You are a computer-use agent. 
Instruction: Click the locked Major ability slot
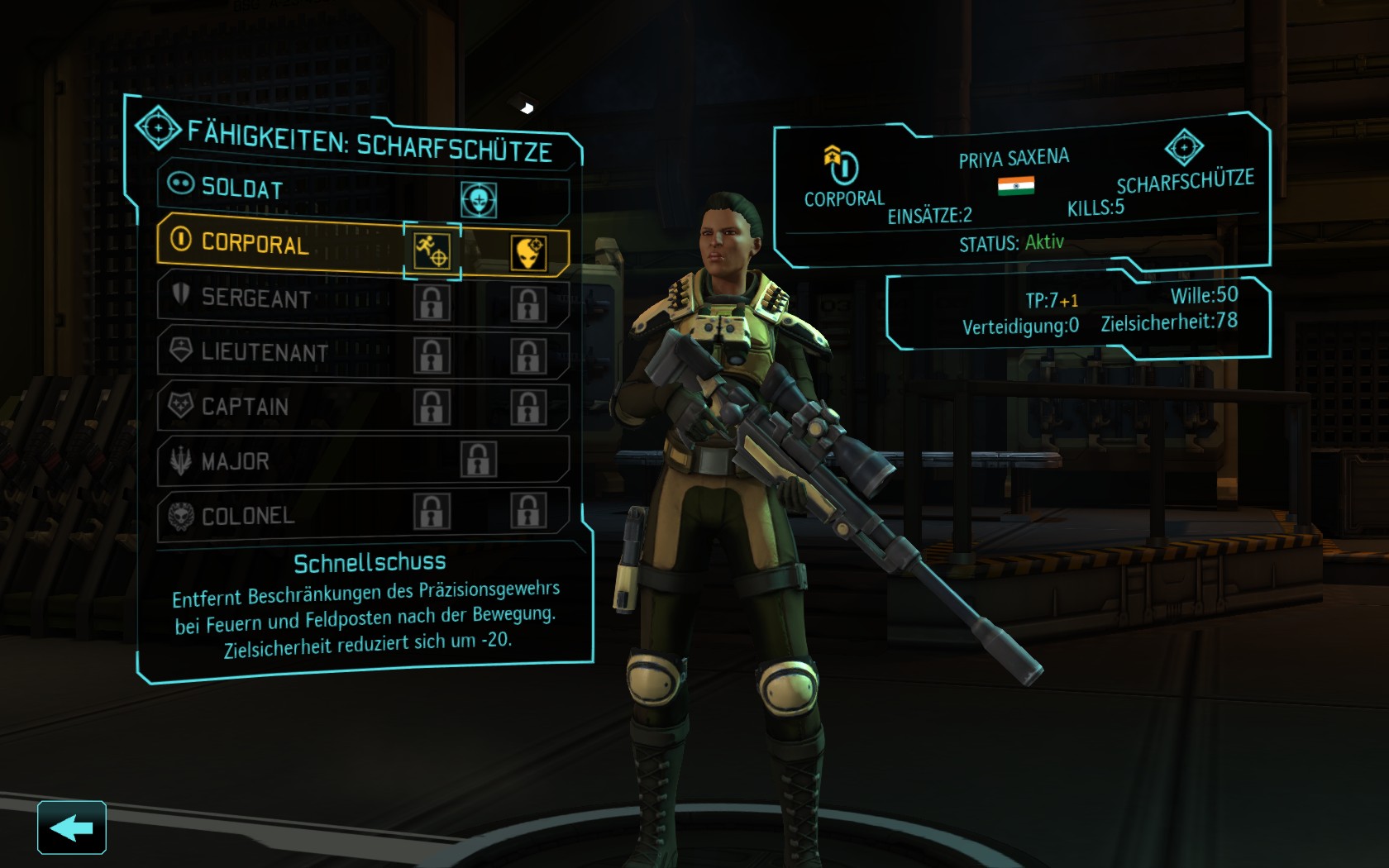[479, 460]
